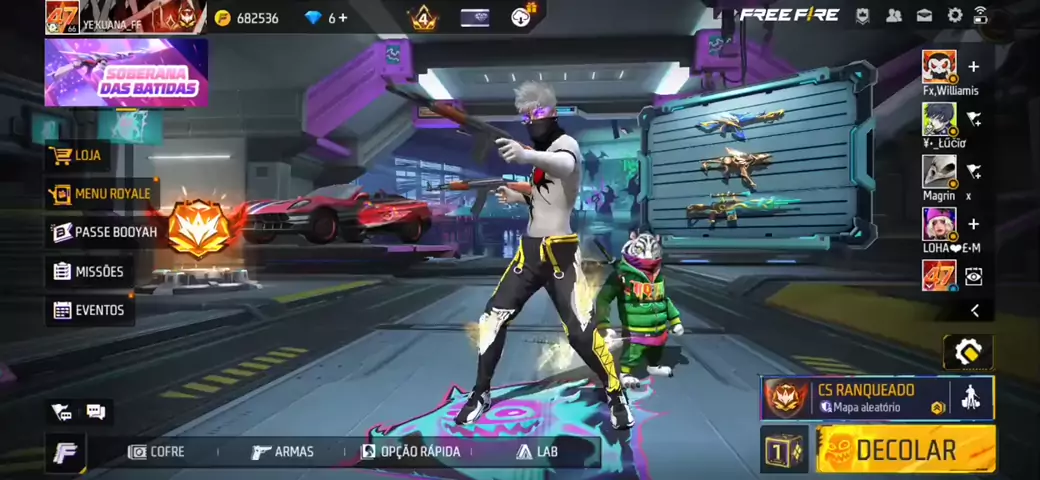Select the Opção Rápida tab
The height and width of the screenshot is (480, 1040).
click(411, 452)
